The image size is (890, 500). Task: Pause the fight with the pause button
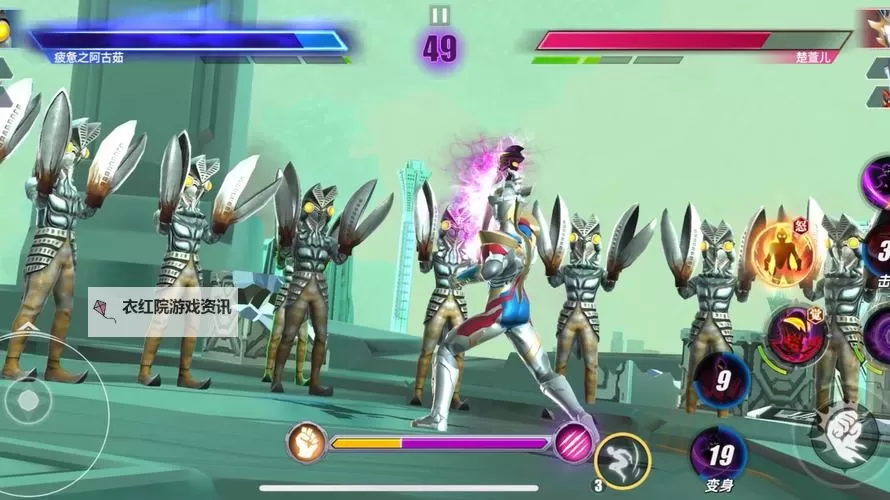click(440, 15)
